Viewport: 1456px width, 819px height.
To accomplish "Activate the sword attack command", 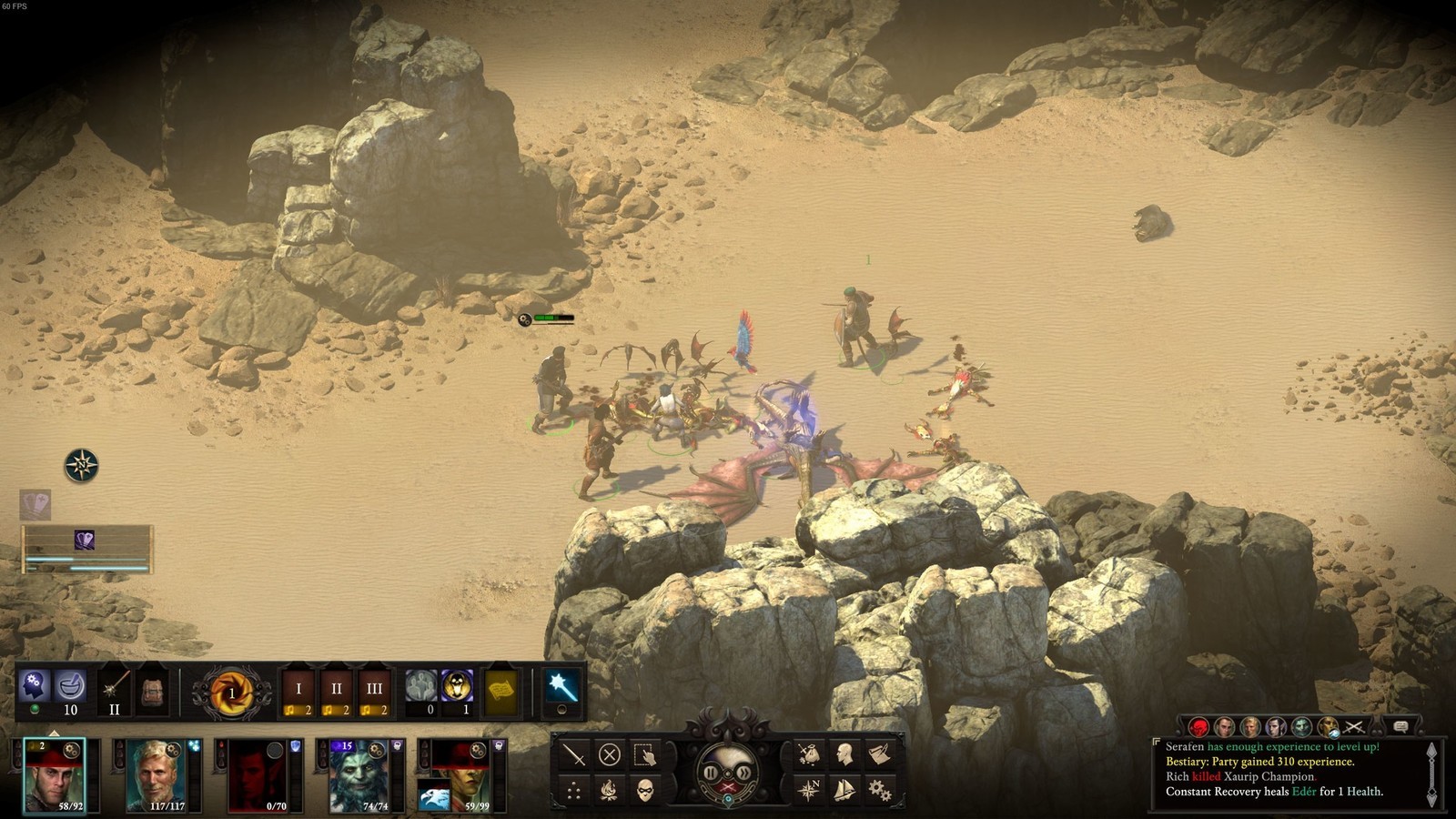I will coord(574,754).
